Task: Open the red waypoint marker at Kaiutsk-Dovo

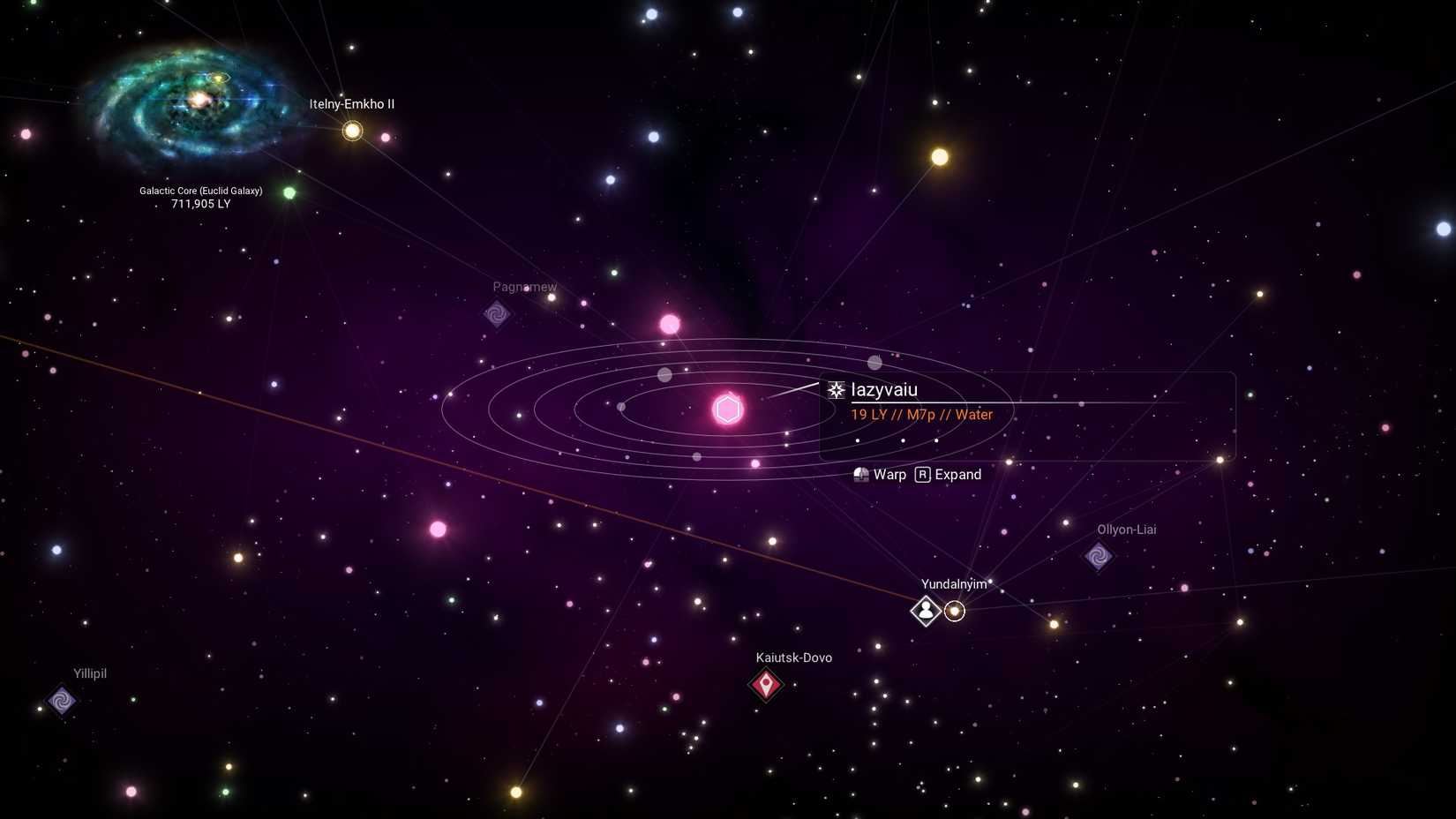Action: click(765, 685)
